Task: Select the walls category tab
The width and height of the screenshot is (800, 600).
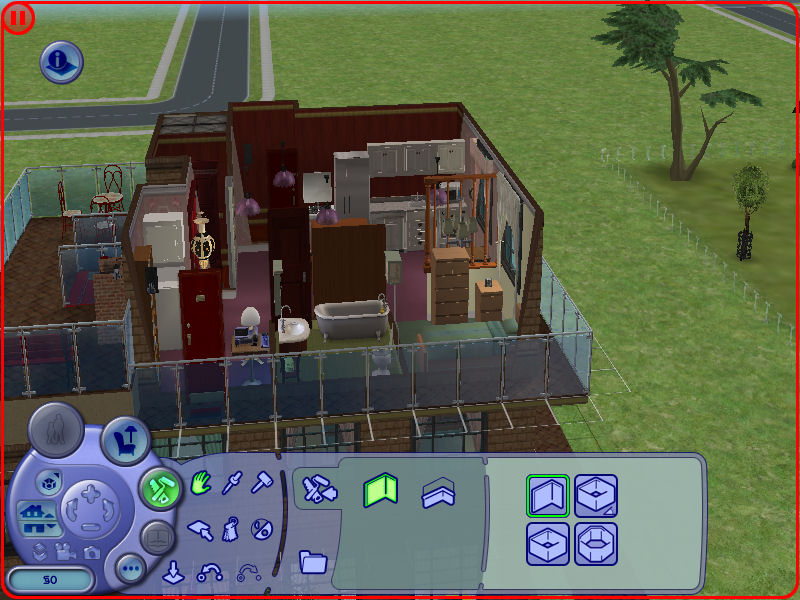Action: tap(380, 490)
